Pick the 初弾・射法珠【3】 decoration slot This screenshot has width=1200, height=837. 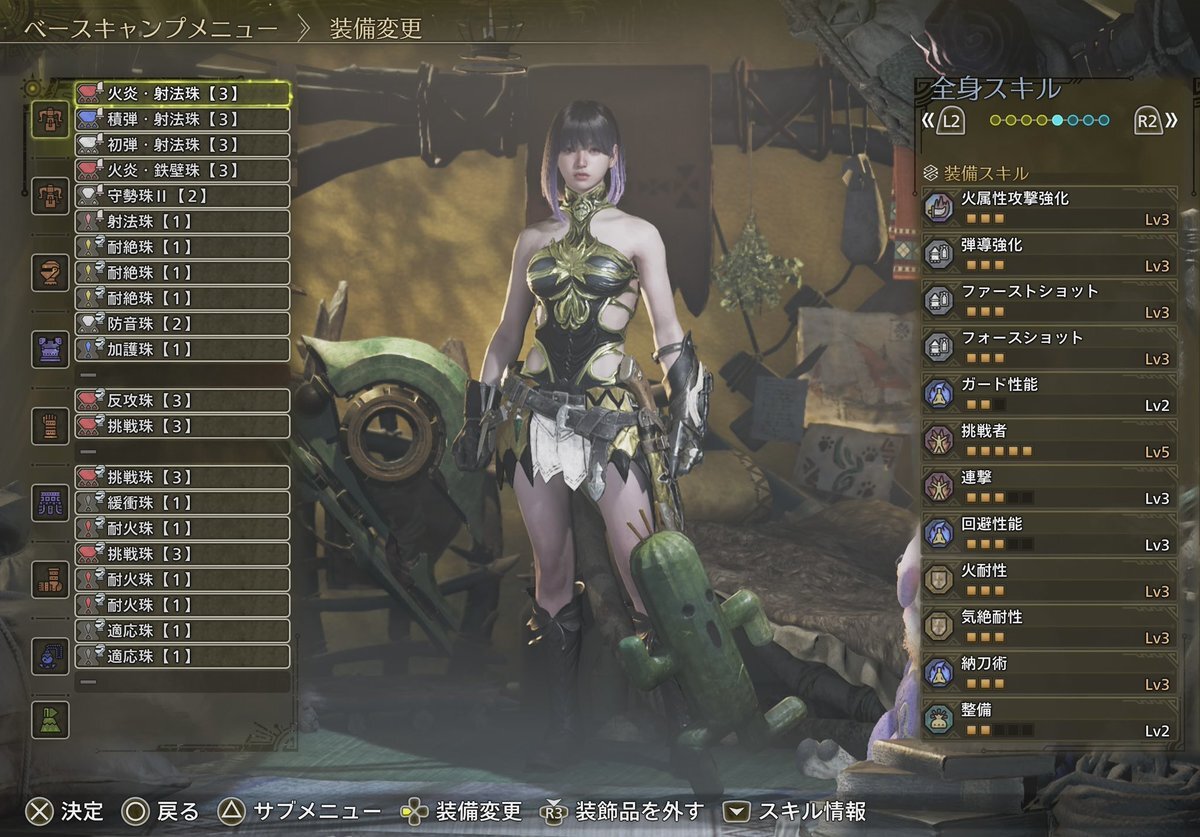[182, 145]
